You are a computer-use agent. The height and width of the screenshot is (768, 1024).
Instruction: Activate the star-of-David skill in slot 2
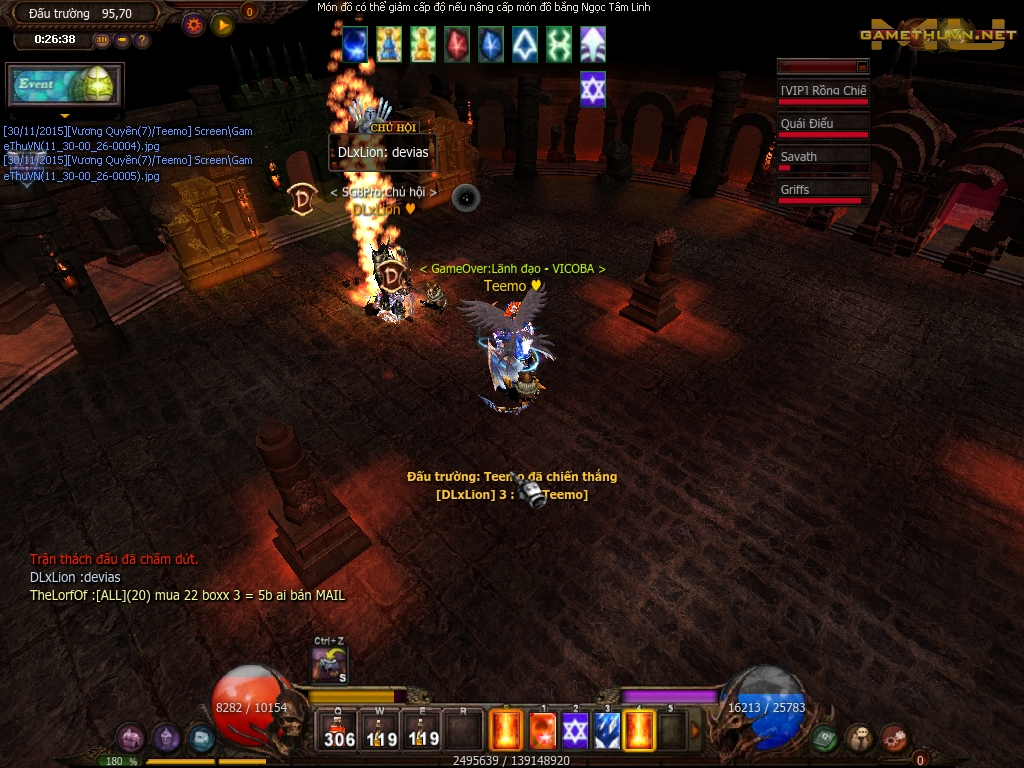click(574, 730)
